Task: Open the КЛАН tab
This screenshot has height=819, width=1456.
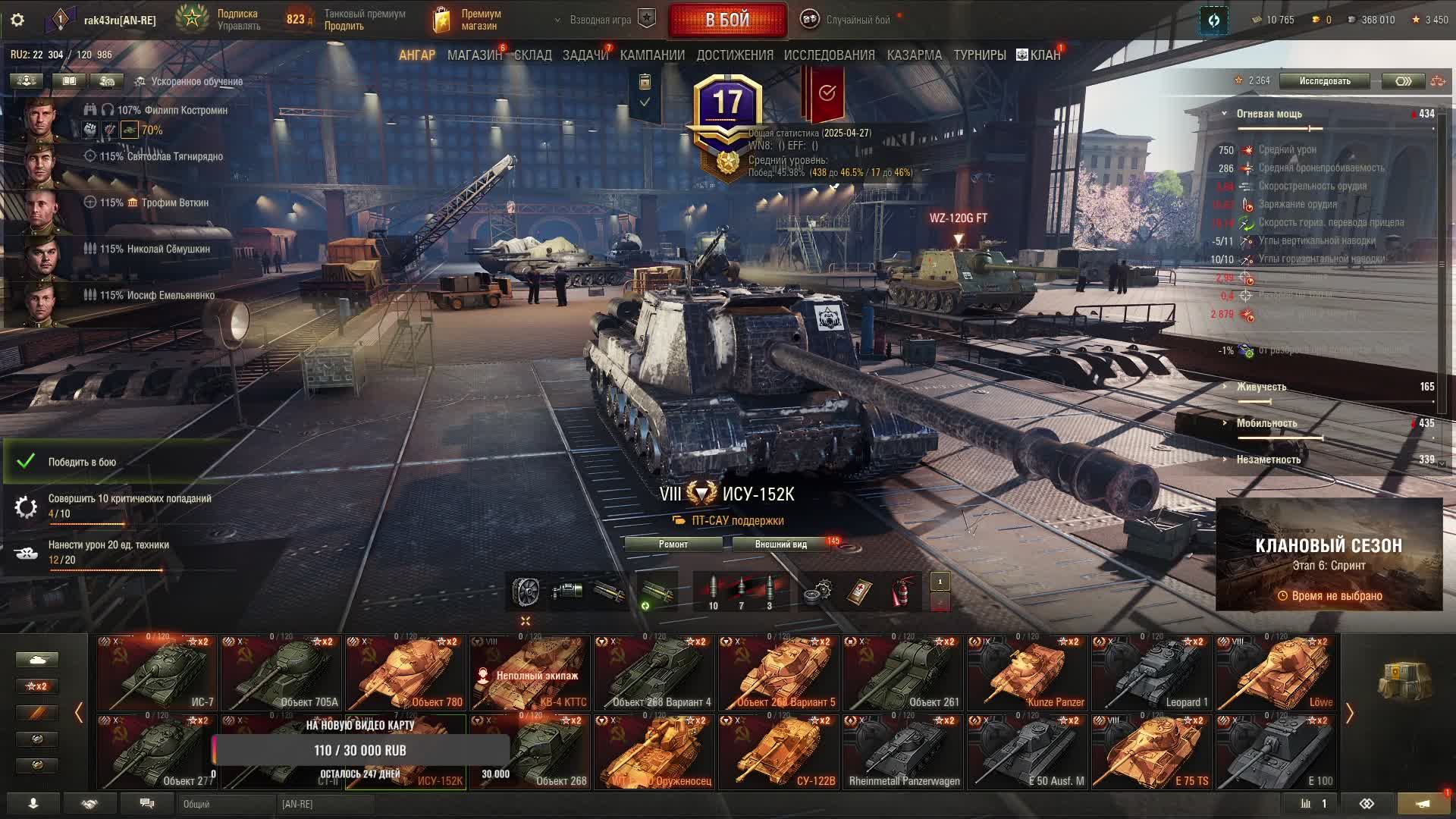Action: click(1039, 55)
